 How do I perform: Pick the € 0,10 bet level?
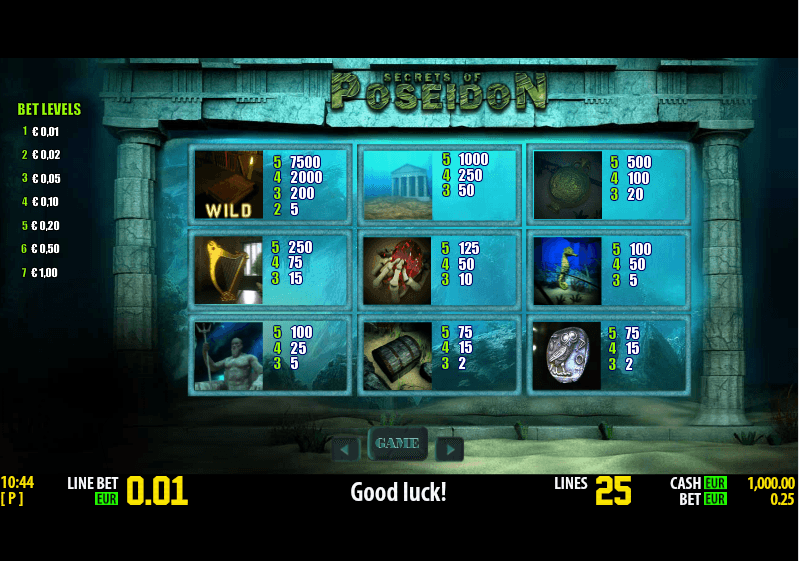[x=45, y=202]
